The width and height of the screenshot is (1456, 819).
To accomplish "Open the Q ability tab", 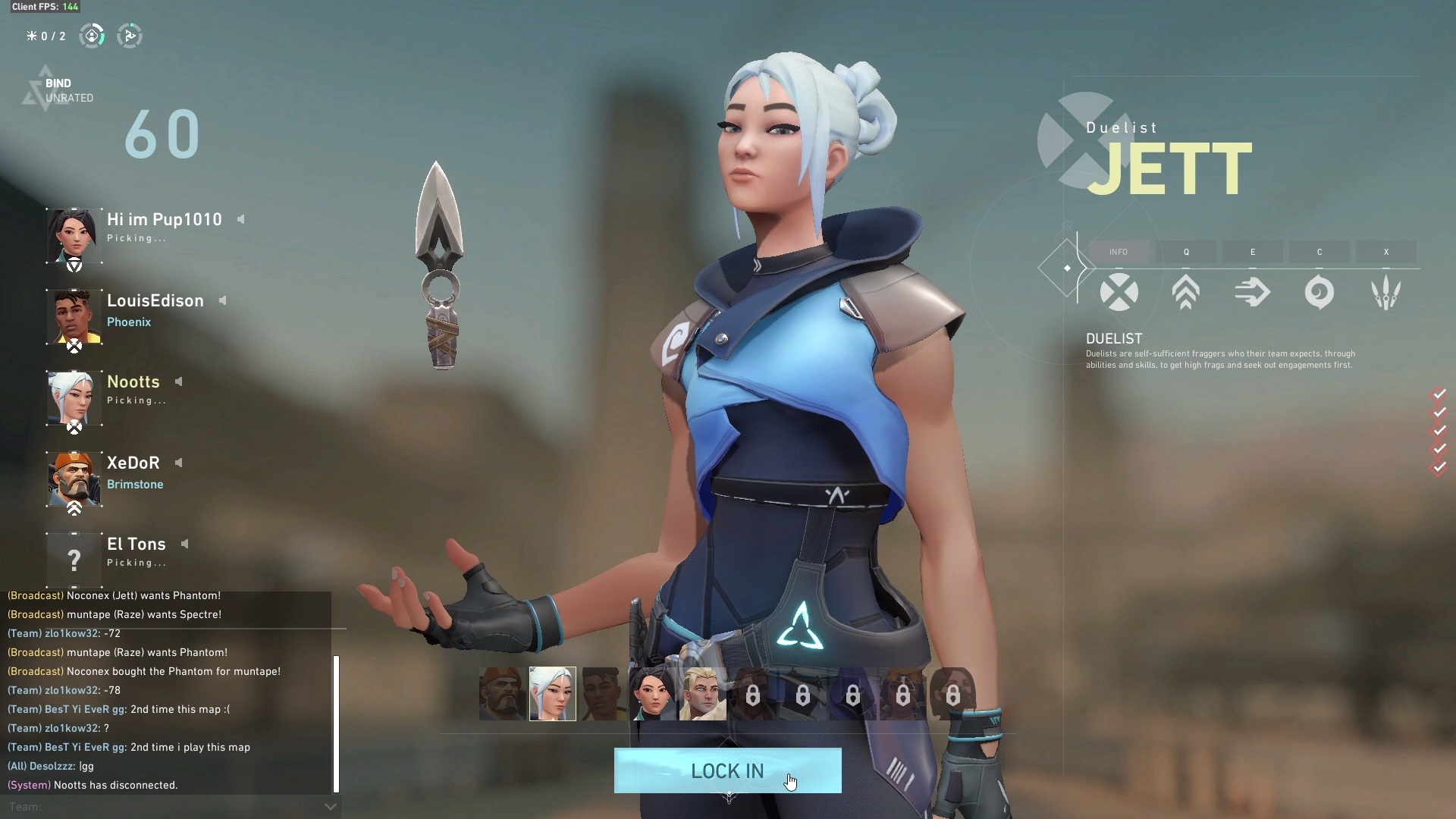I will (1186, 252).
